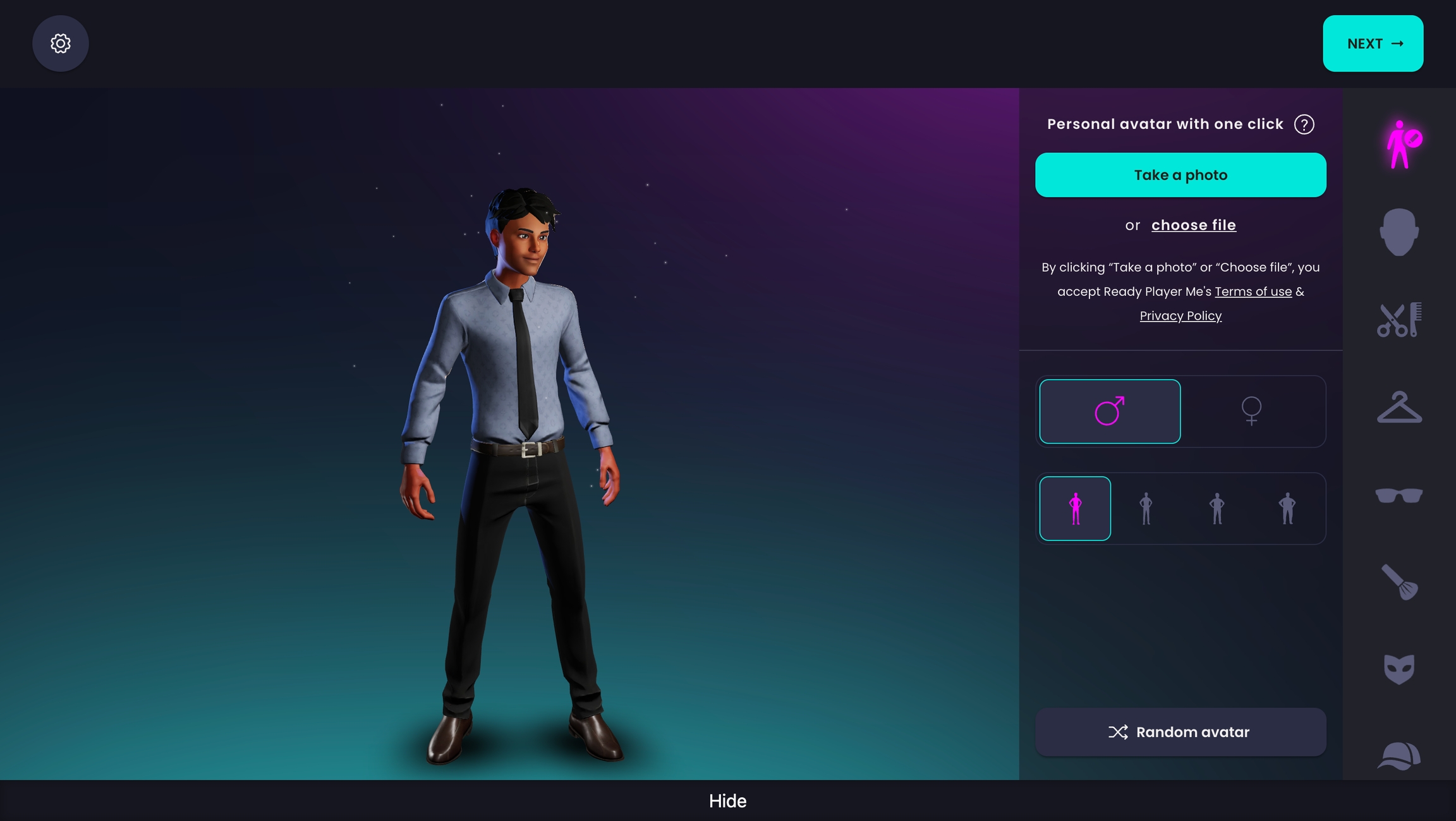Open the sunglasses eyewear tab
The image size is (1456, 821).
pos(1398,495)
